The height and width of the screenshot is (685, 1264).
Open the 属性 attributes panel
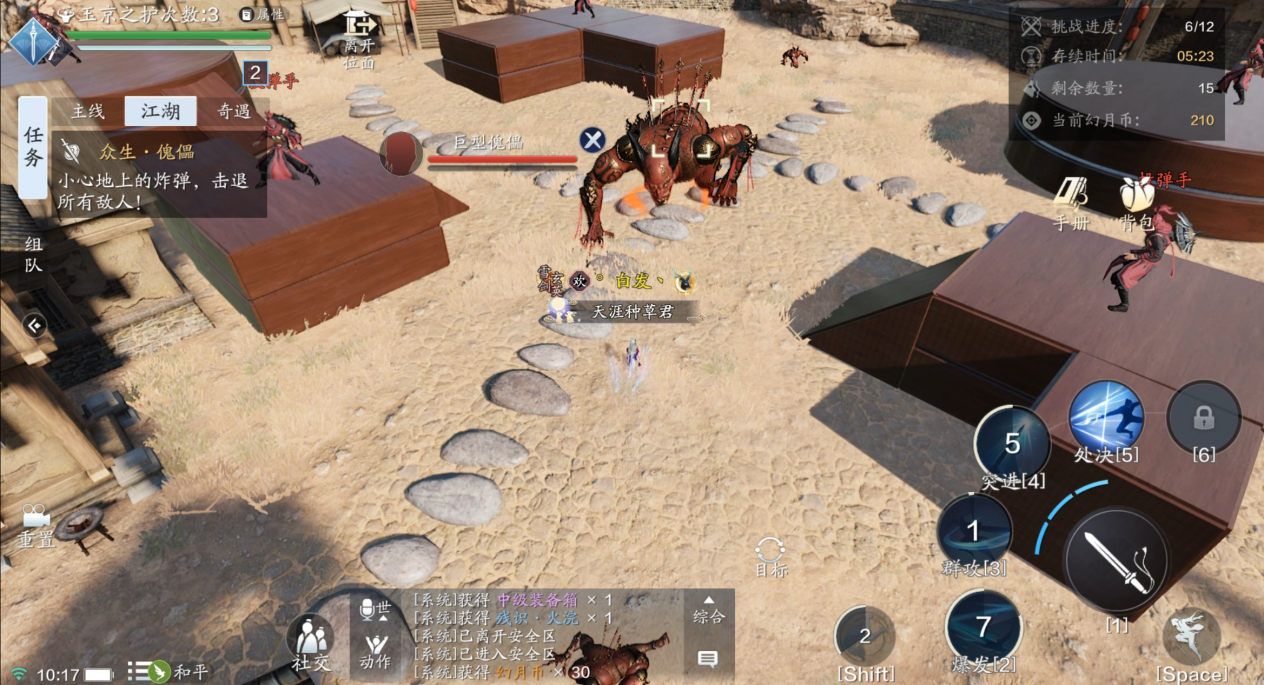(263, 14)
